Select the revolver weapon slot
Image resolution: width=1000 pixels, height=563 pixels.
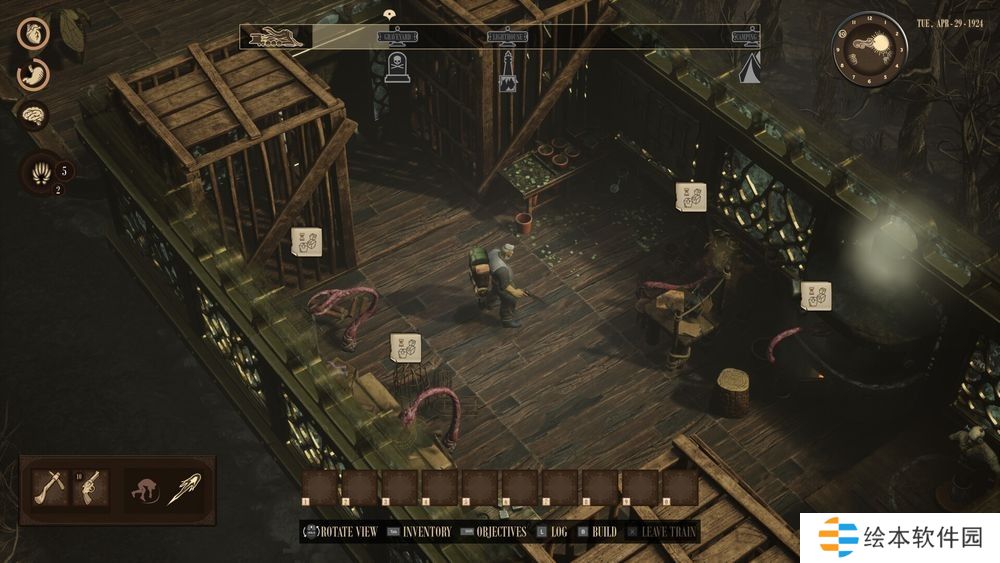89,487
